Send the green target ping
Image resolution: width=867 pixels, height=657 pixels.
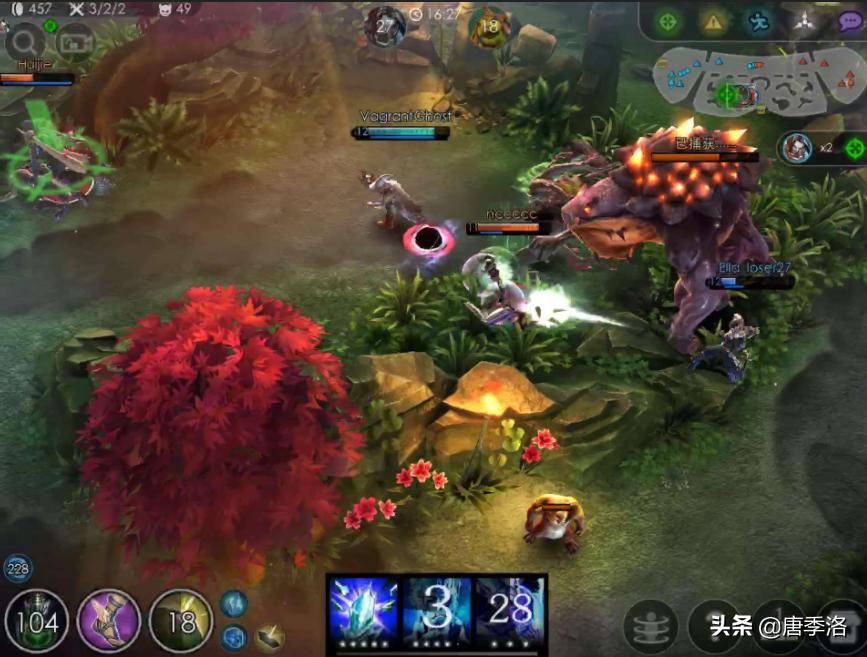tap(668, 21)
